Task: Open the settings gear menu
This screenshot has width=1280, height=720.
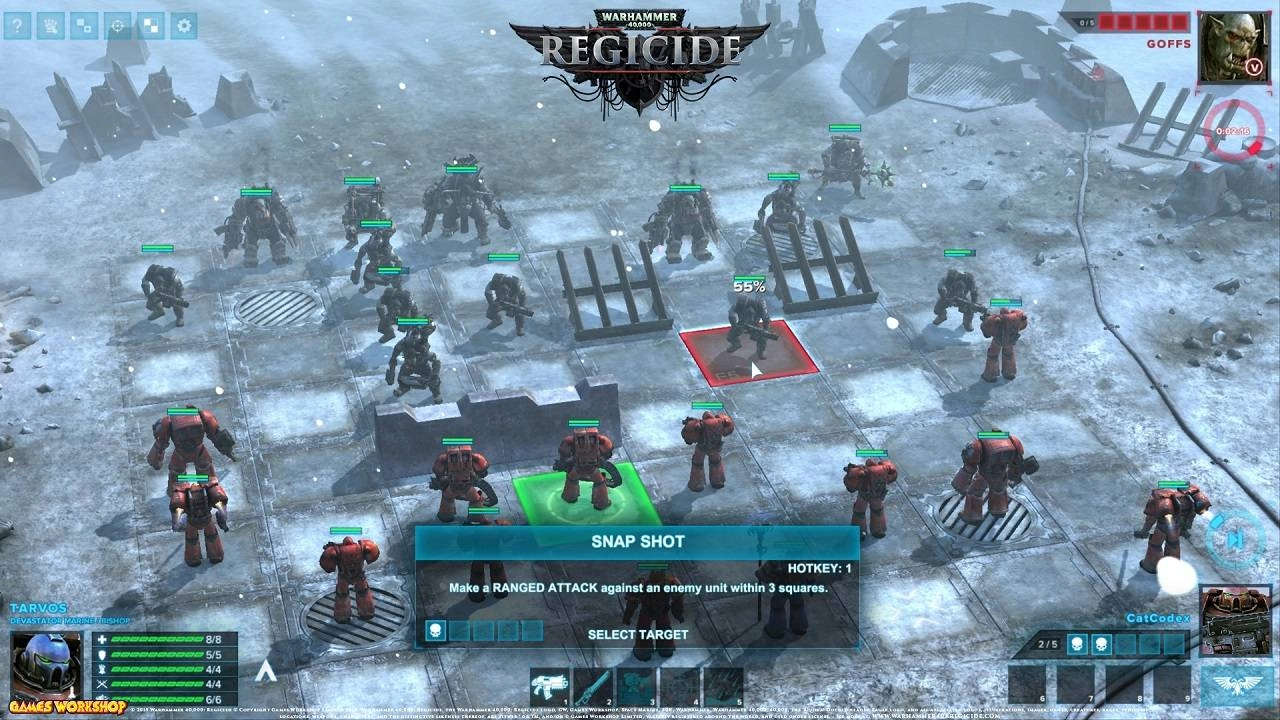Action: (183, 26)
